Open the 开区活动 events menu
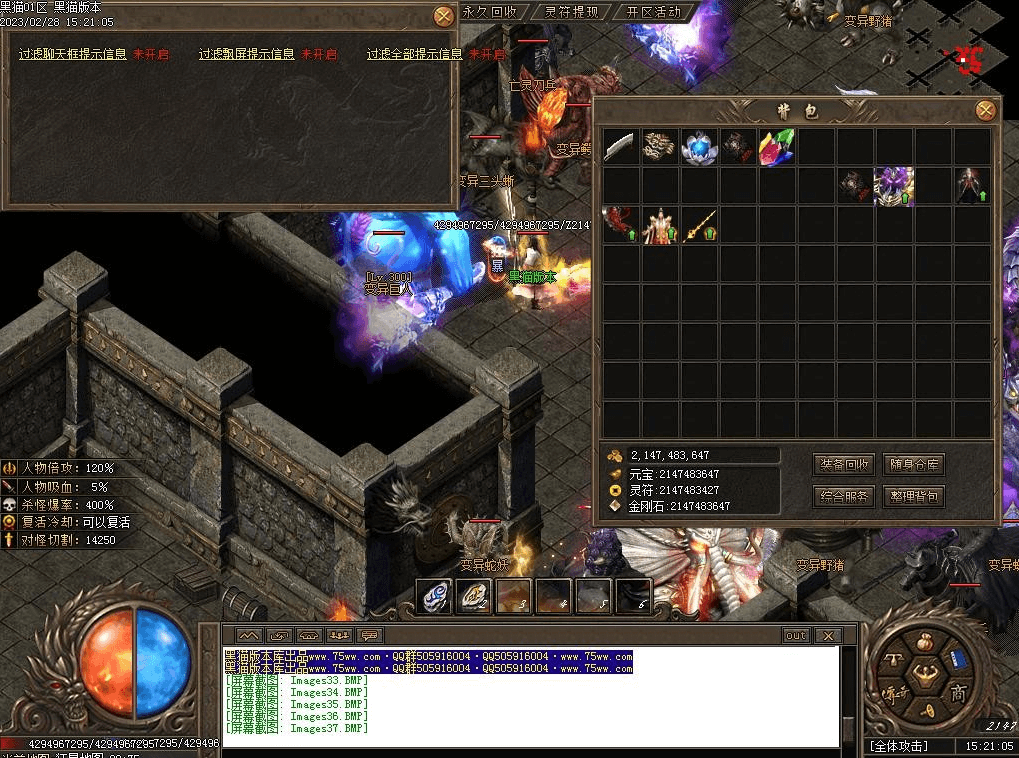1019x758 pixels. click(x=653, y=12)
